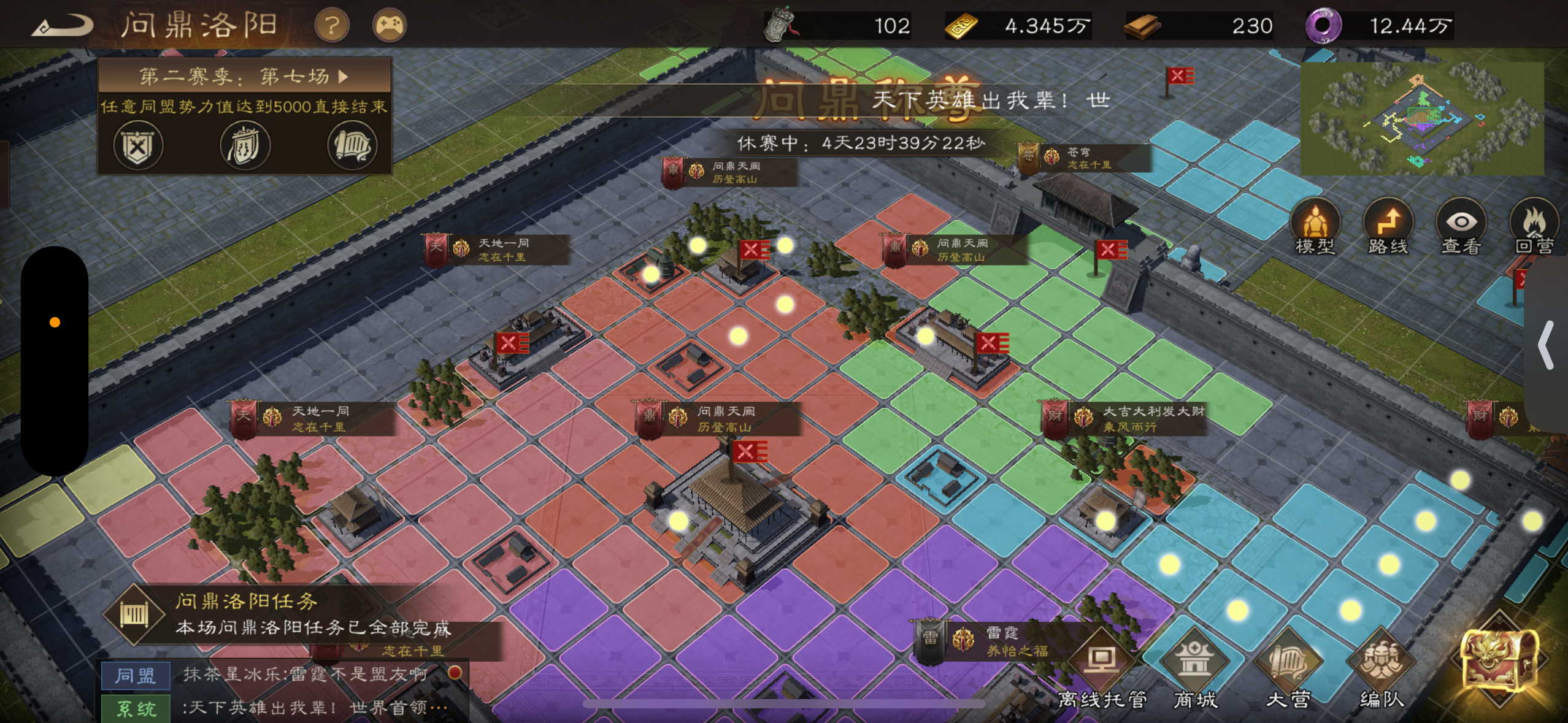Open the scroll rules icon in season panel
Screen dimensions: 1568x723
tap(351, 144)
